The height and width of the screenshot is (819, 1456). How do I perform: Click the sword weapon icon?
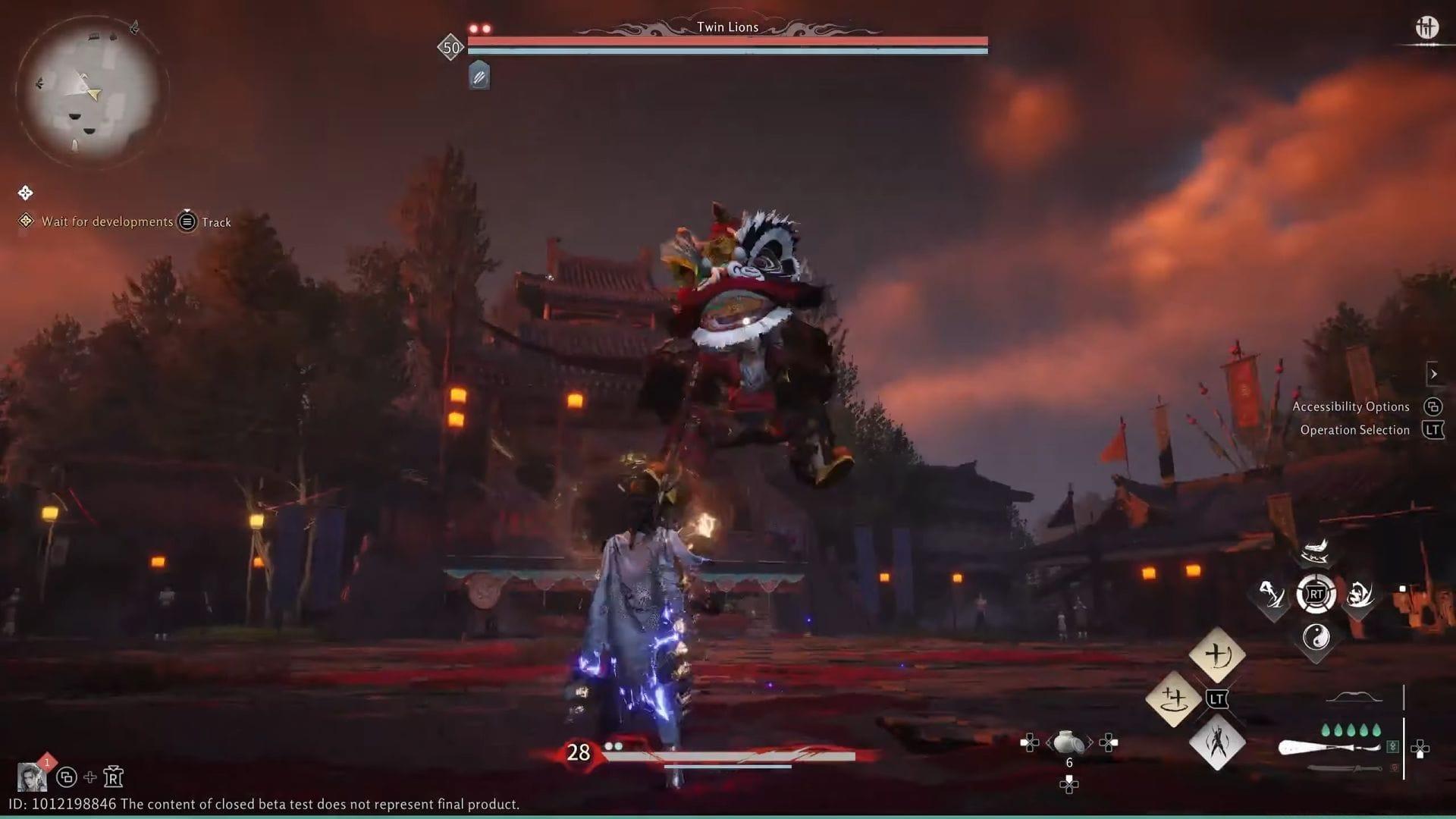pyautogui.click(x=1345, y=767)
